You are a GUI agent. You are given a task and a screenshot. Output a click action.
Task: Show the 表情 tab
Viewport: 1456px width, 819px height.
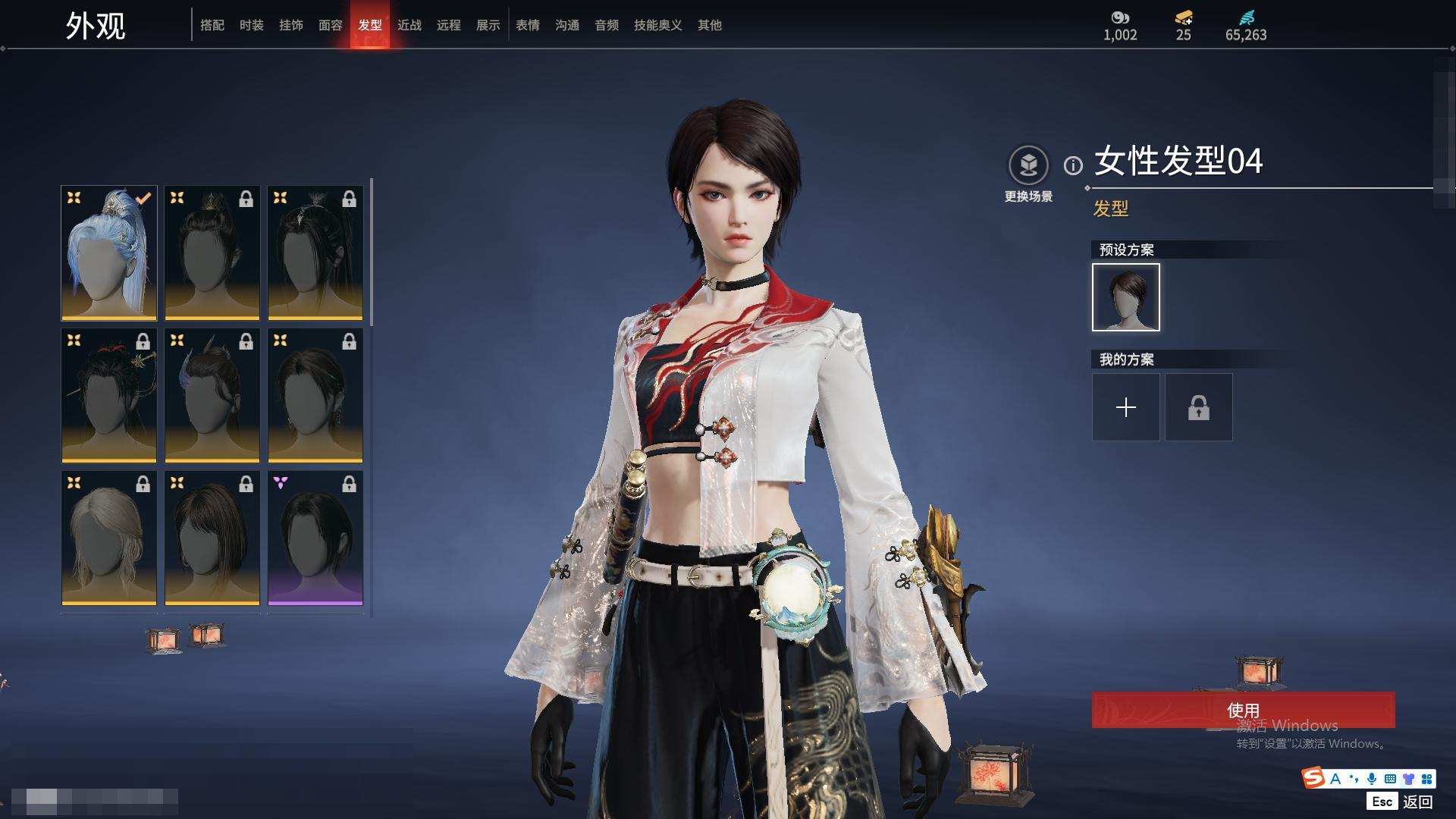point(528,25)
